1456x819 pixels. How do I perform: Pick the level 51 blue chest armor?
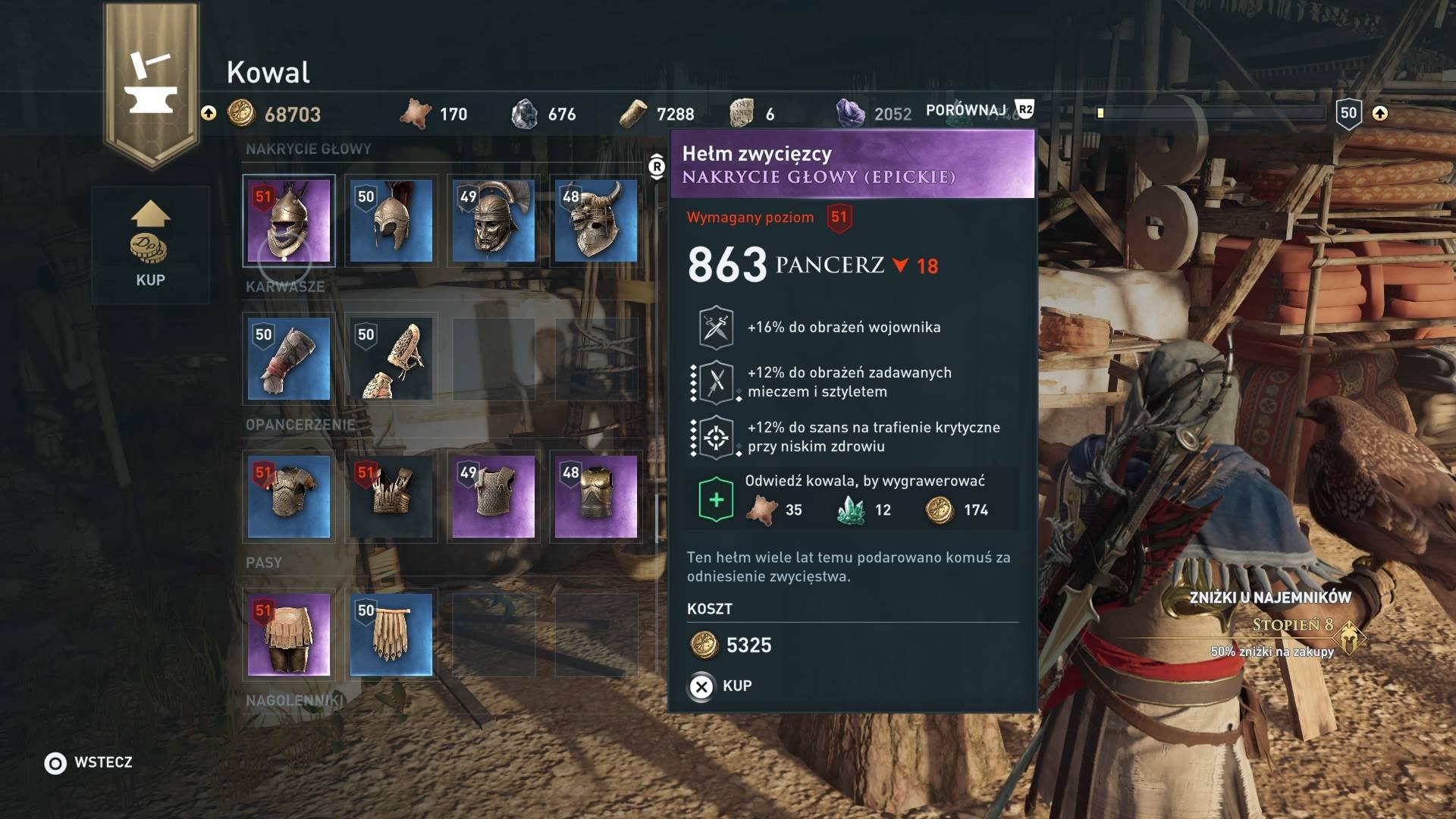click(289, 497)
